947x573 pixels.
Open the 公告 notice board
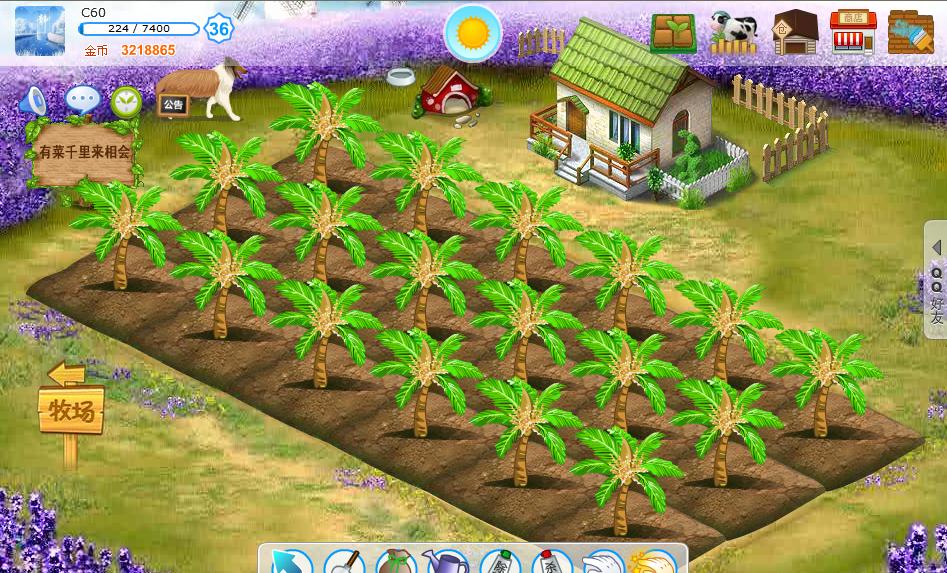(x=172, y=104)
